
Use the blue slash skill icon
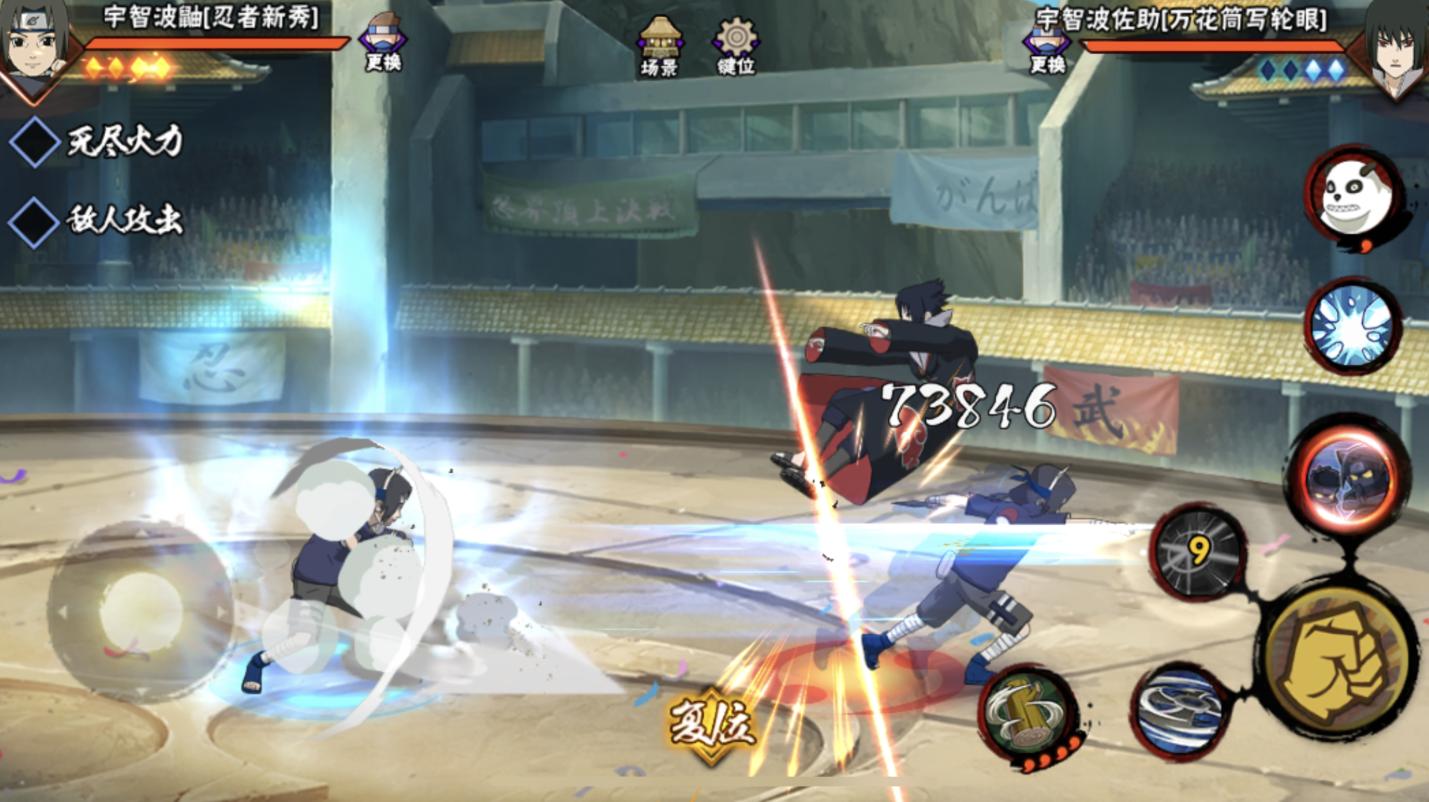pyautogui.click(x=1180, y=711)
